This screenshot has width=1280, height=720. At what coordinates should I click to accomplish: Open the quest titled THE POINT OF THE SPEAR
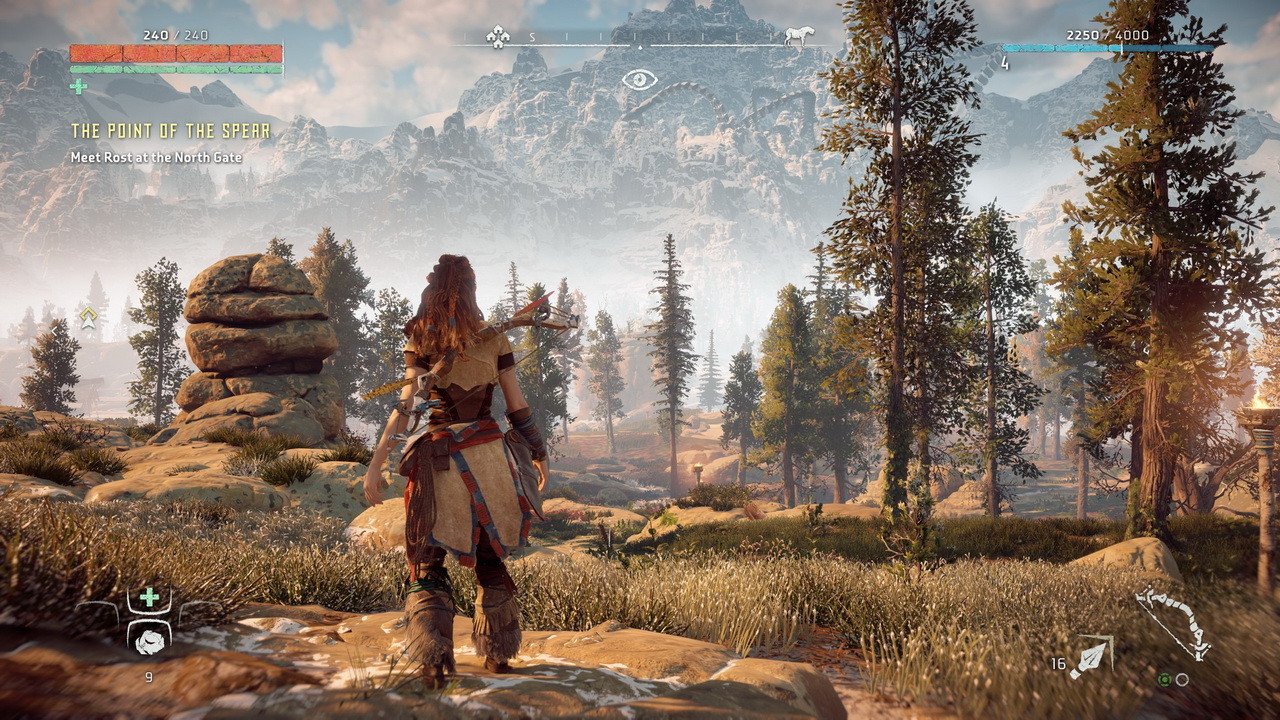(x=170, y=129)
